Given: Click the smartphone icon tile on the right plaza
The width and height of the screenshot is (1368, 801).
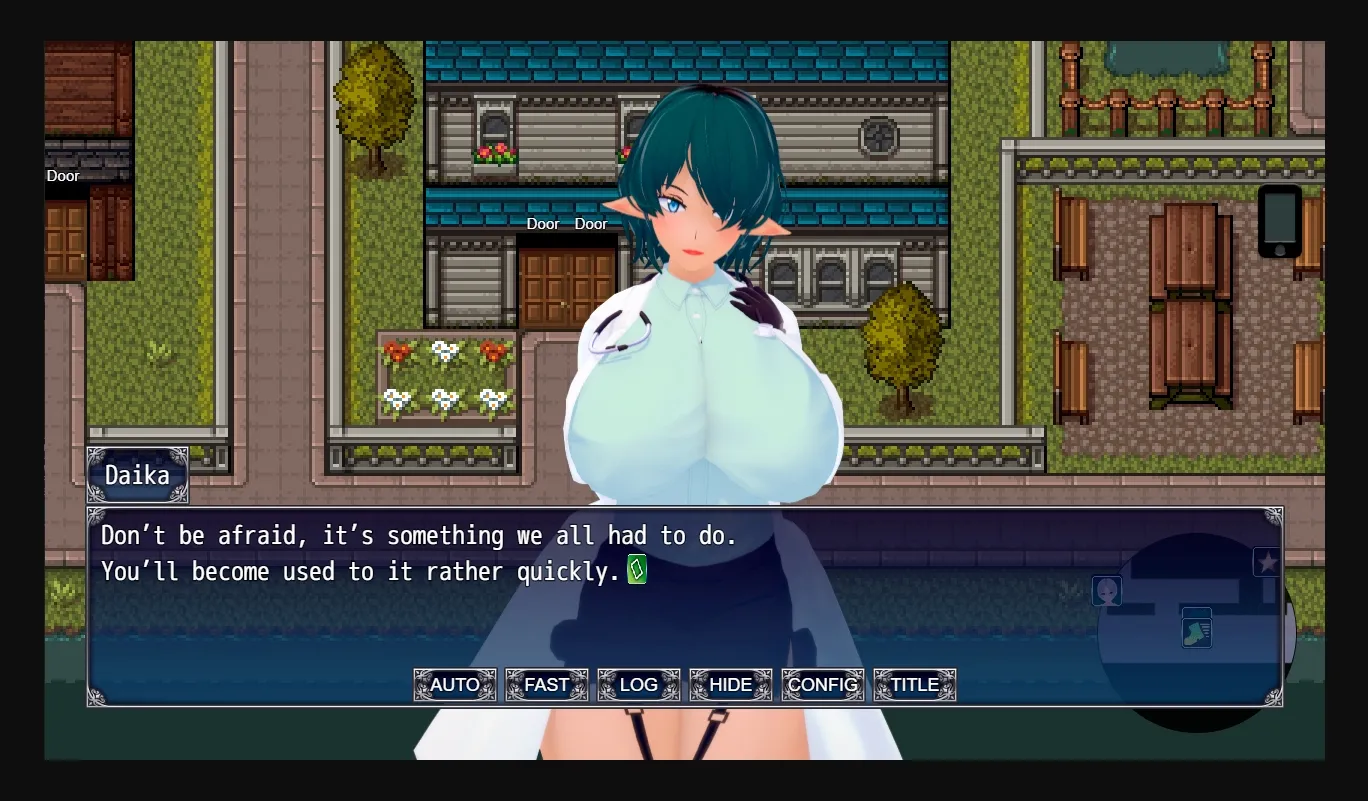Looking at the screenshot, I should point(1281,221).
